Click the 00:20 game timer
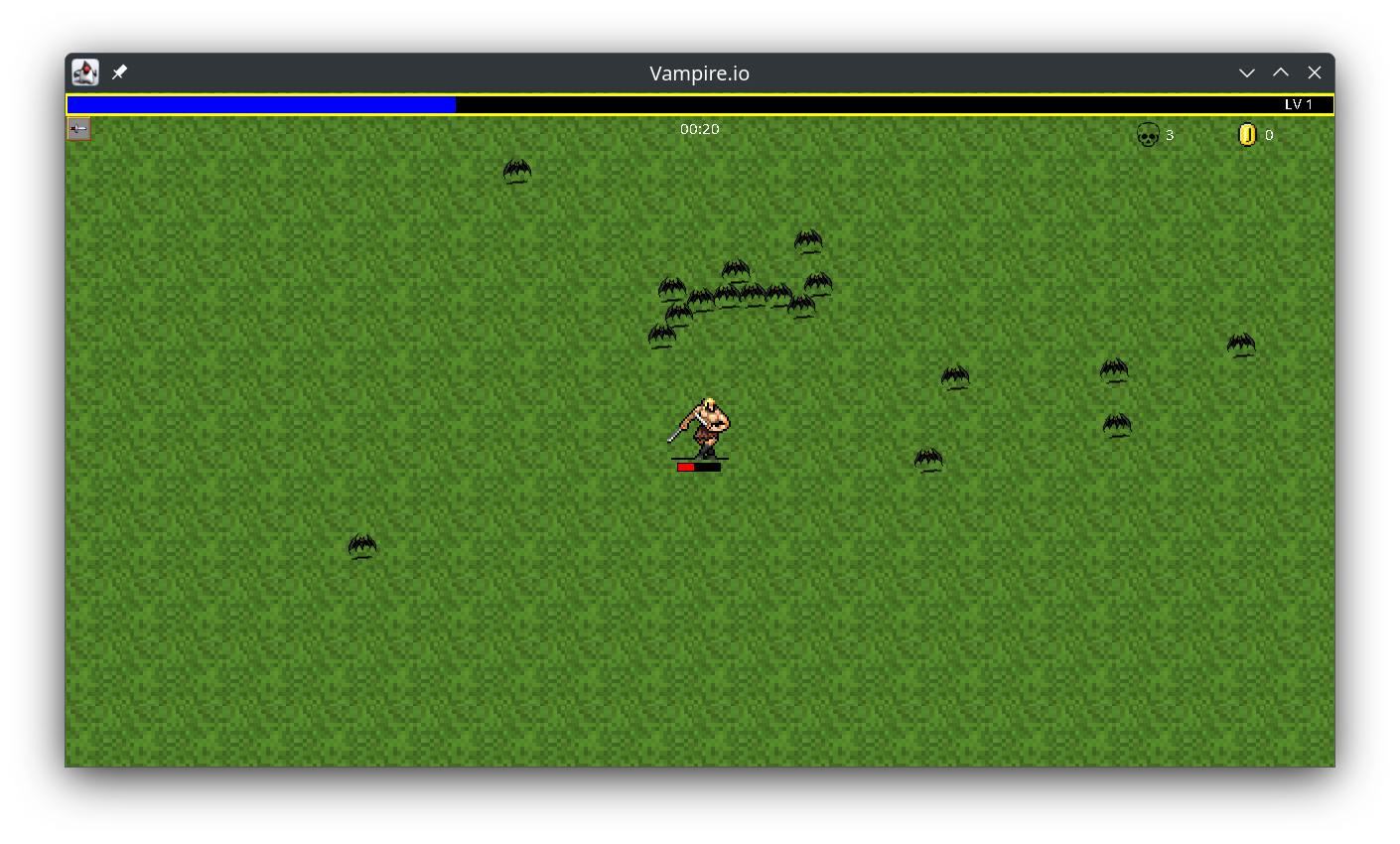Screen dimensions: 1400x844 point(699,128)
